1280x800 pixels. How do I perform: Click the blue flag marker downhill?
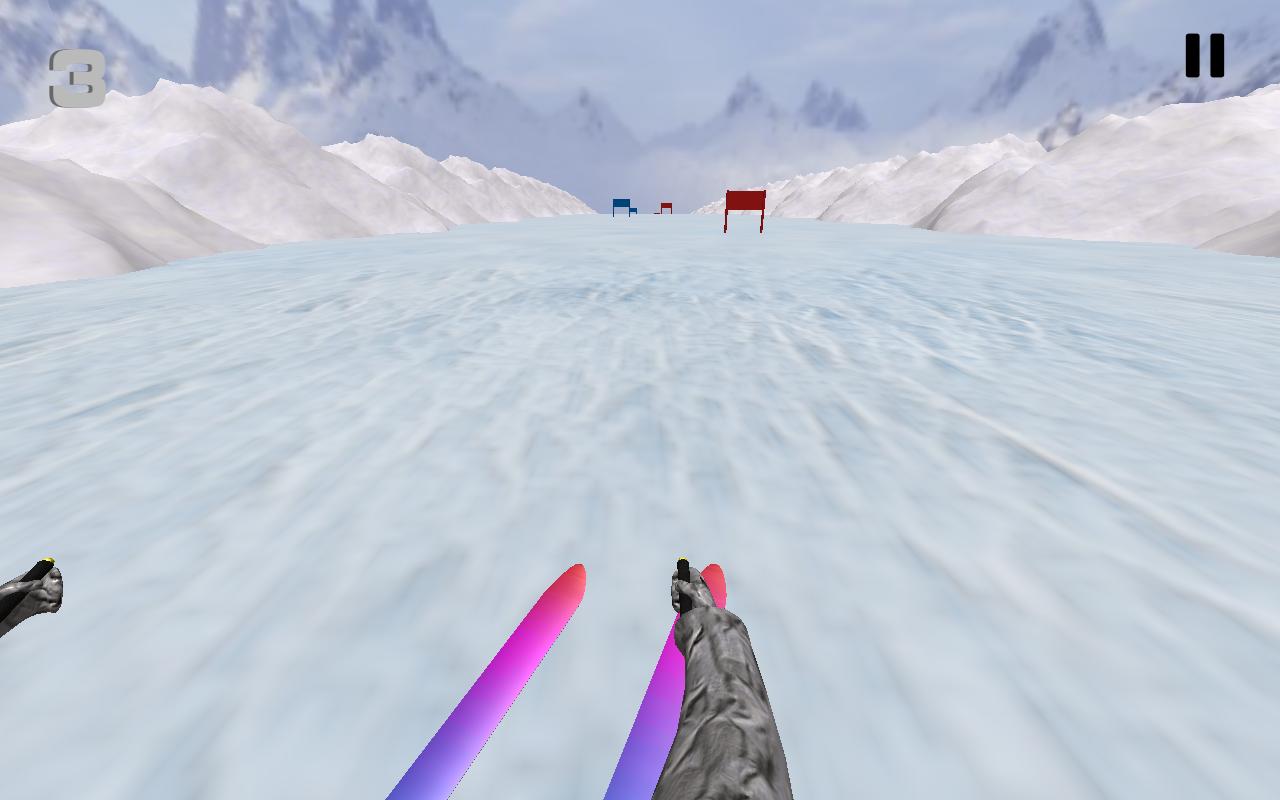point(622,205)
